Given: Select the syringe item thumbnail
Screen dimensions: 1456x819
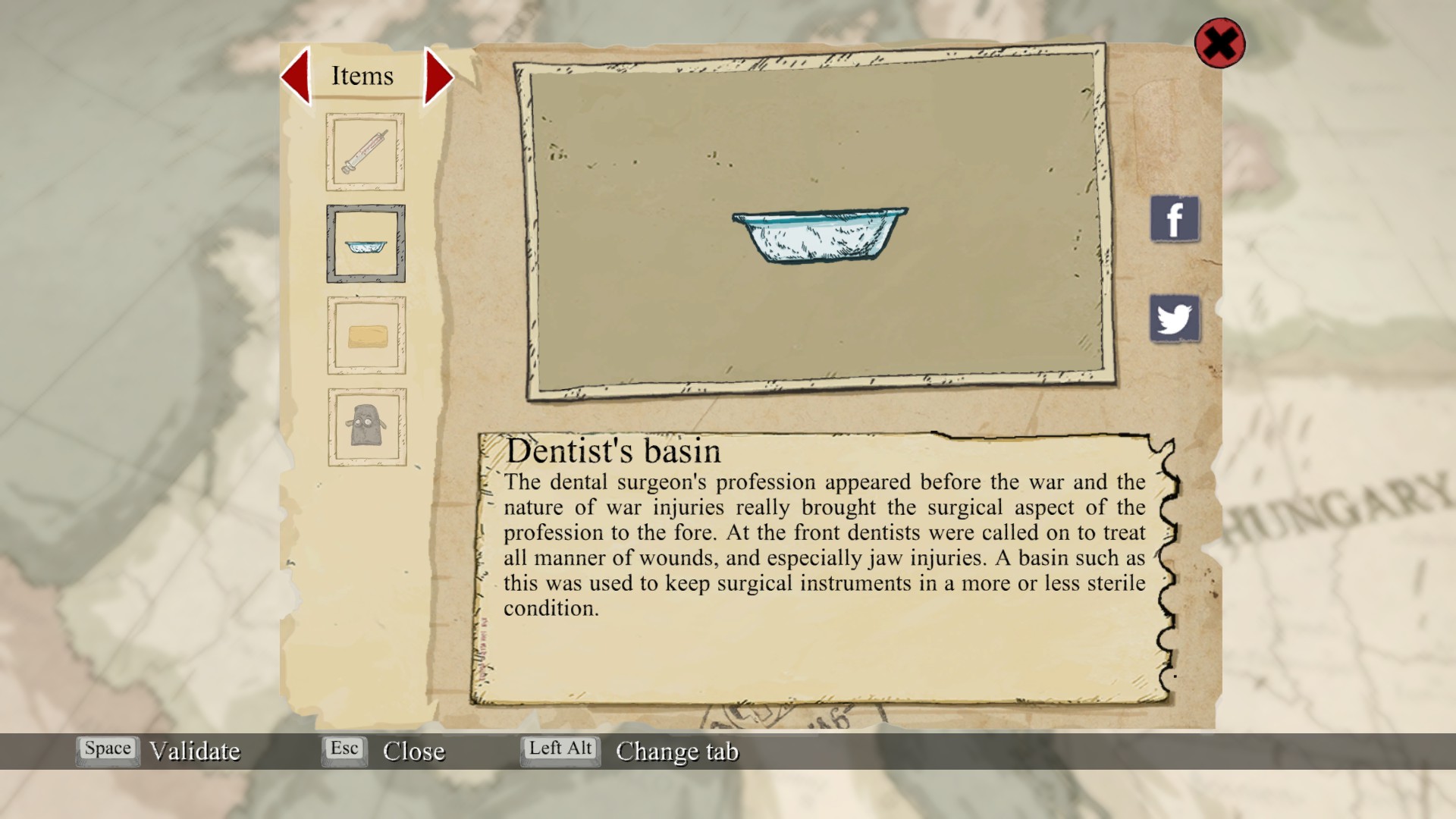Looking at the screenshot, I should 365,152.
